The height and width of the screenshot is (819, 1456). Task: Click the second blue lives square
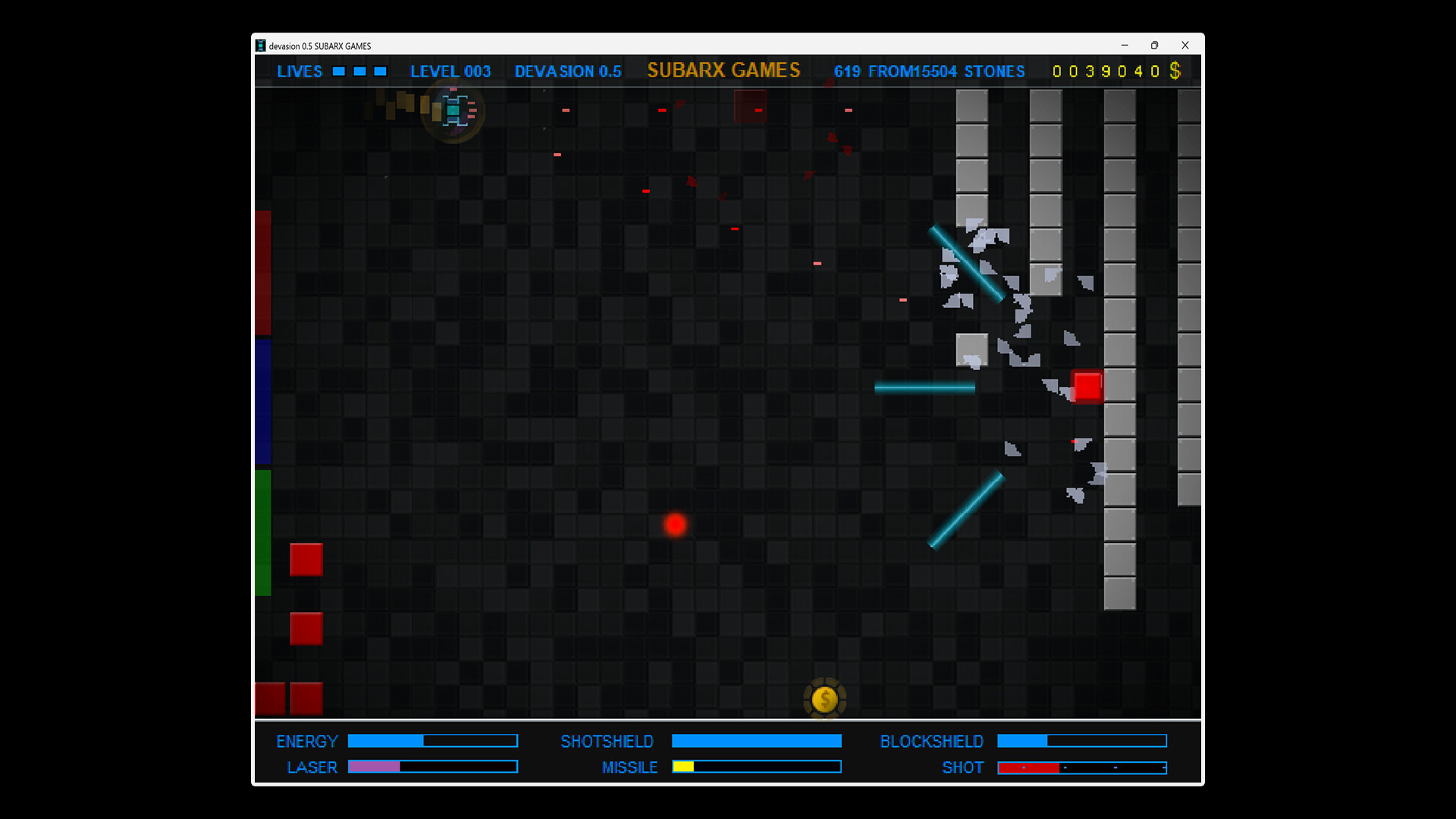point(358,71)
